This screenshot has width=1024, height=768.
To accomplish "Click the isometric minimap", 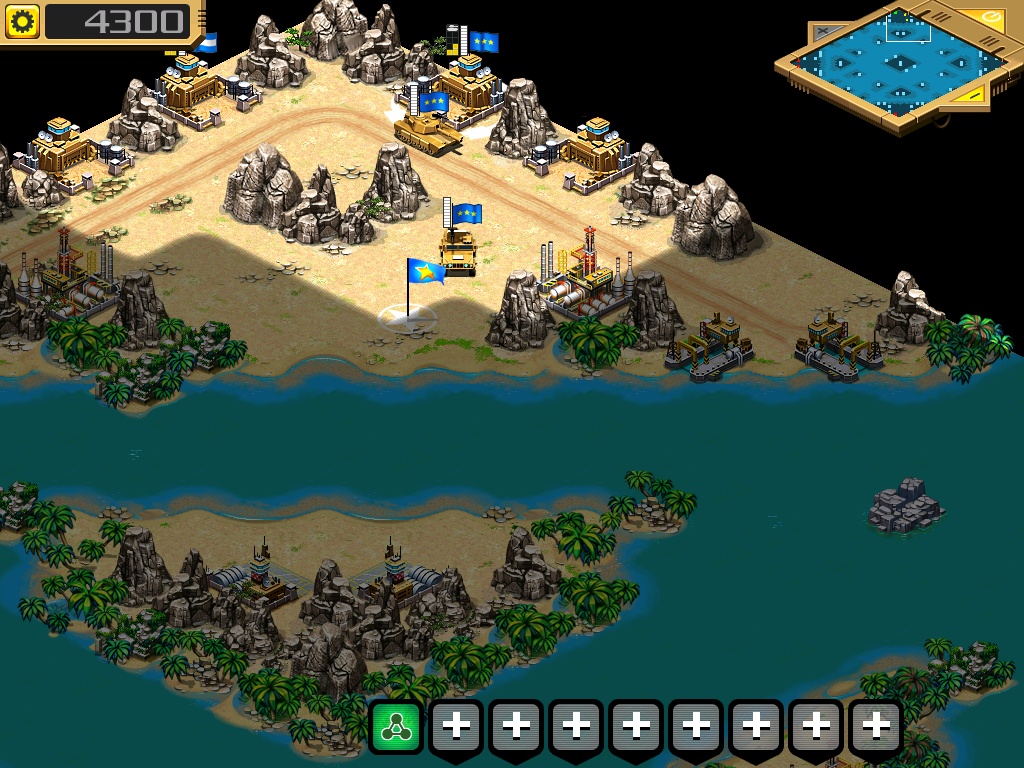I will tap(898, 64).
